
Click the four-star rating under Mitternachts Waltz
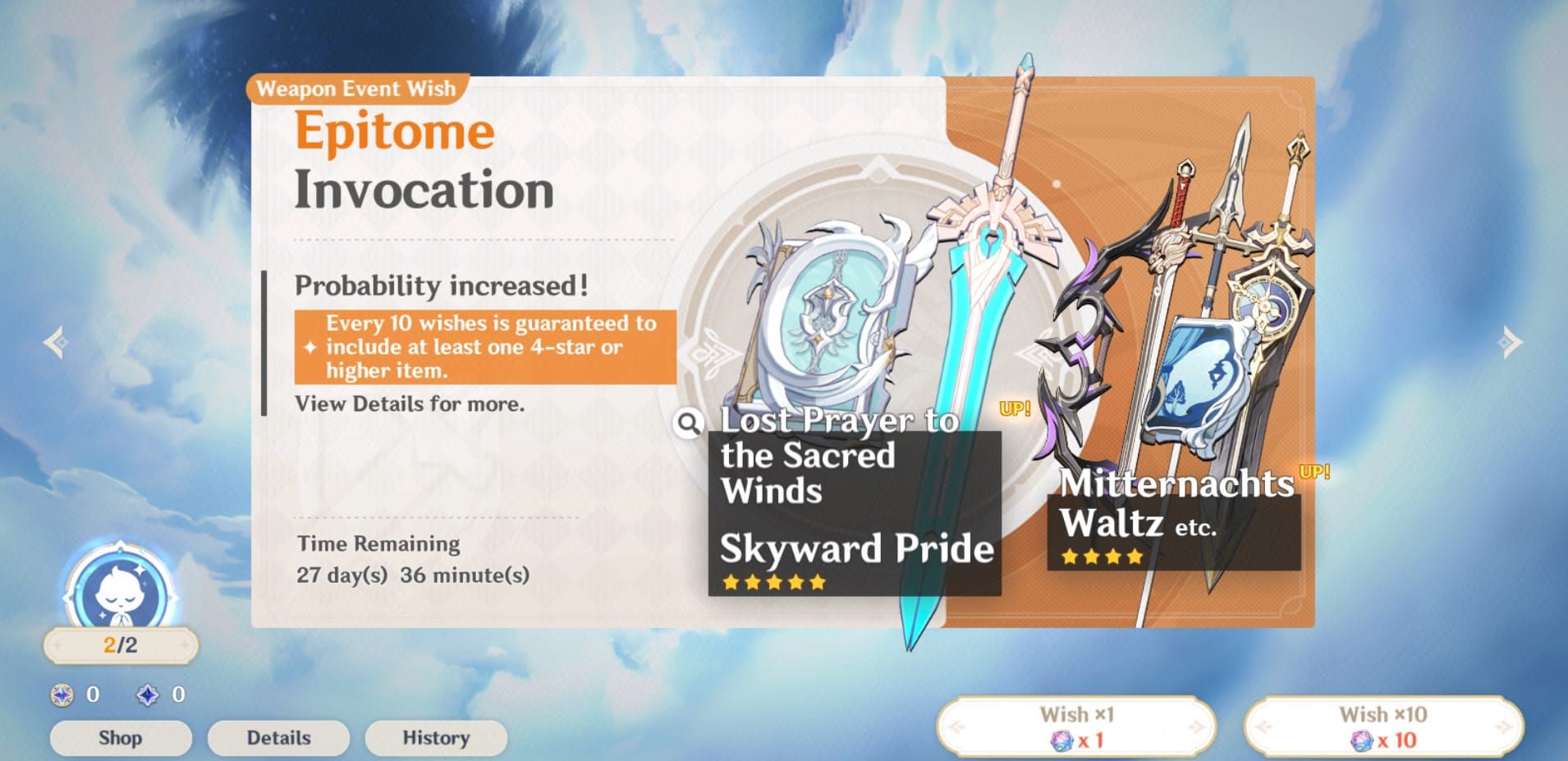coord(1103,556)
